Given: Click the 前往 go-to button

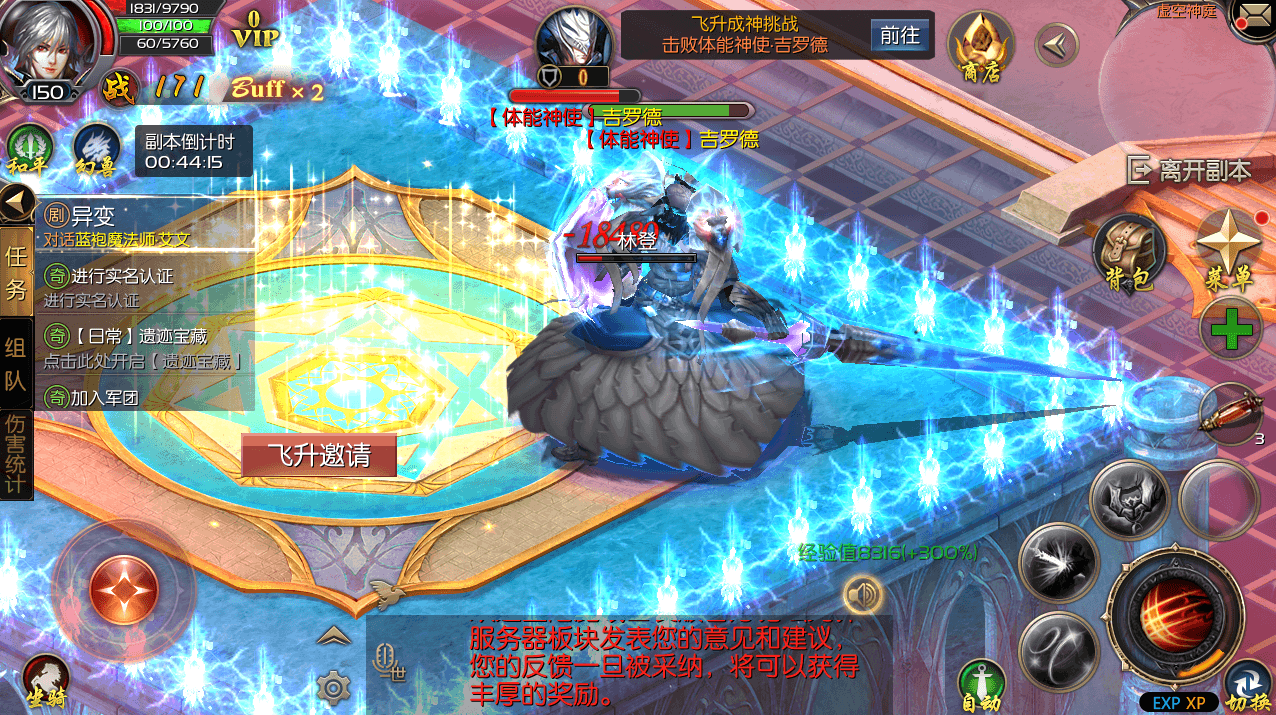Looking at the screenshot, I should pos(899,36).
